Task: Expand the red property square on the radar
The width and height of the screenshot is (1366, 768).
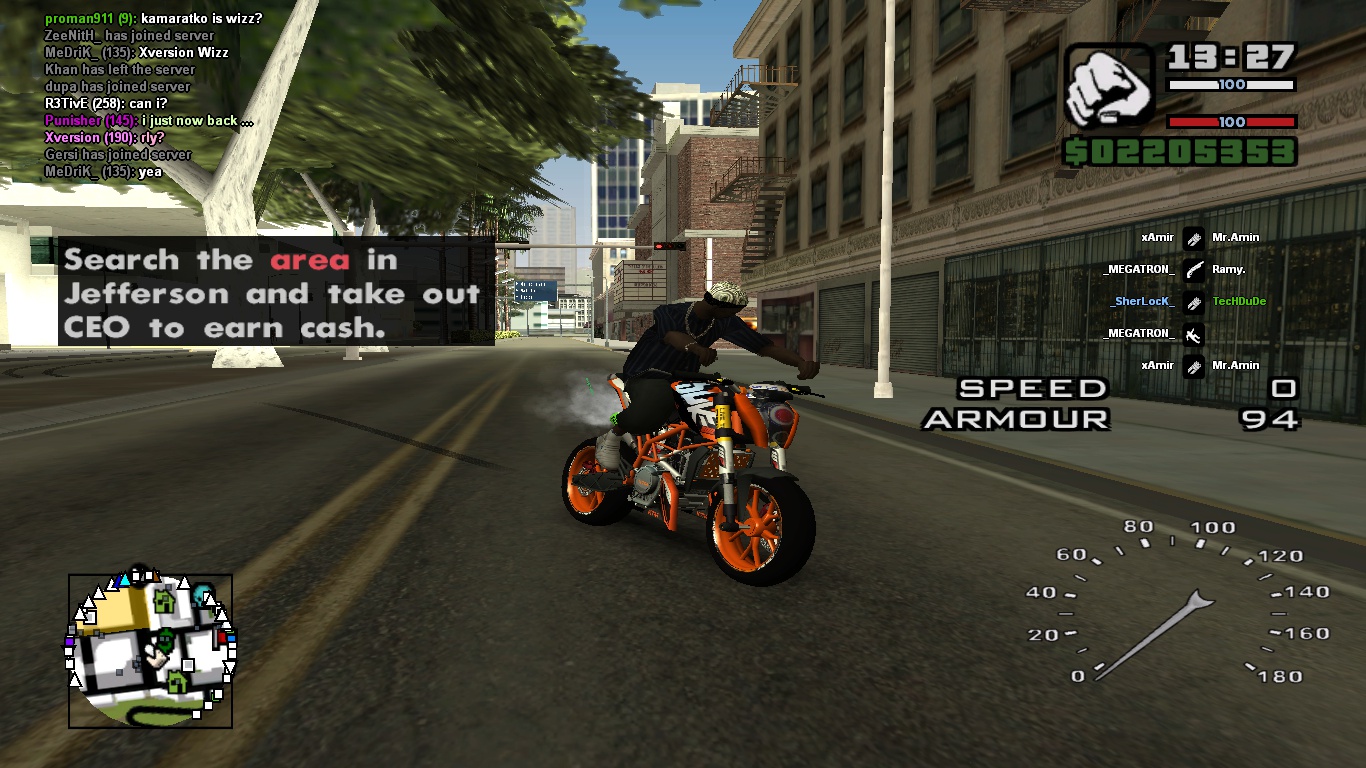Action: pos(221,636)
